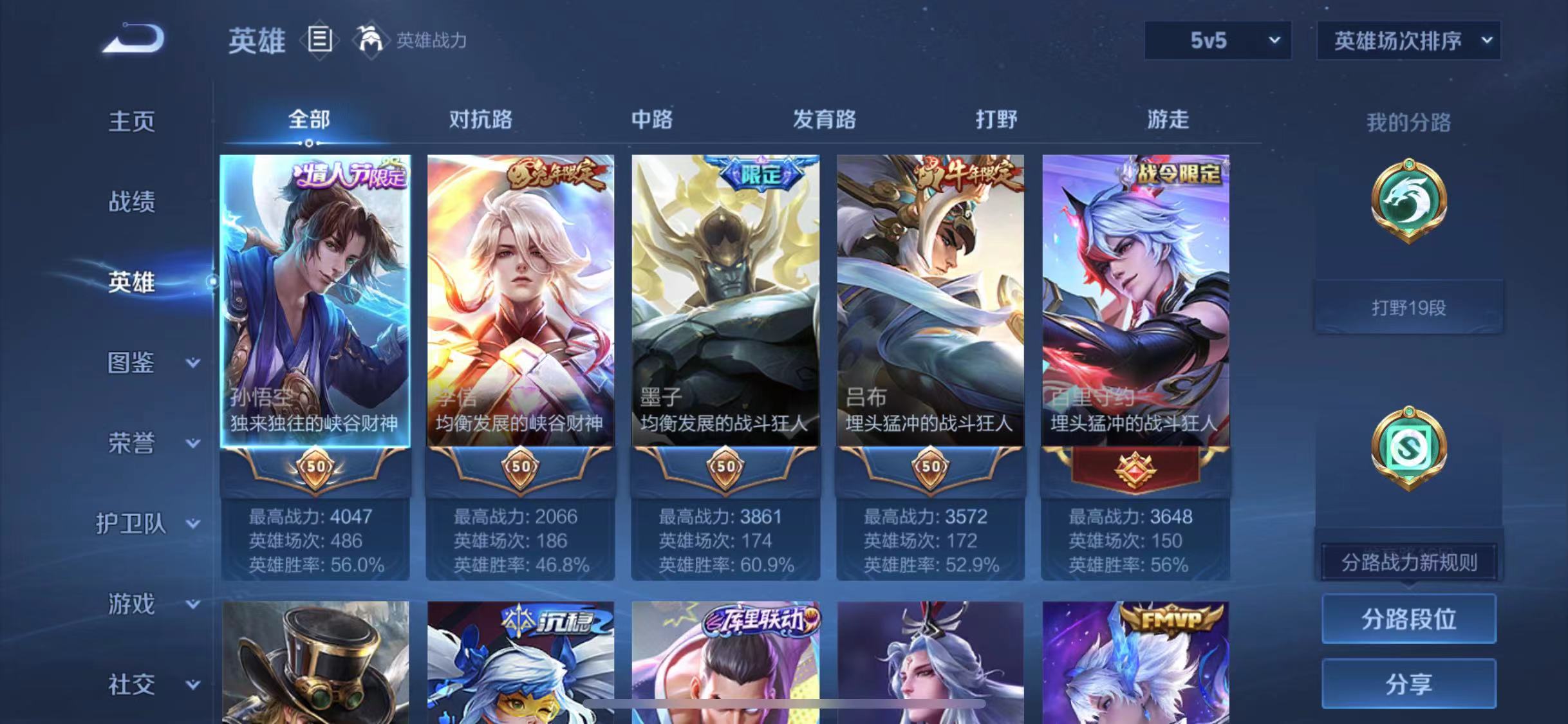The height and width of the screenshot is (724, 1568).
Task: Open the 5v5 mode dropdown
Action: tap(1215, 40)
